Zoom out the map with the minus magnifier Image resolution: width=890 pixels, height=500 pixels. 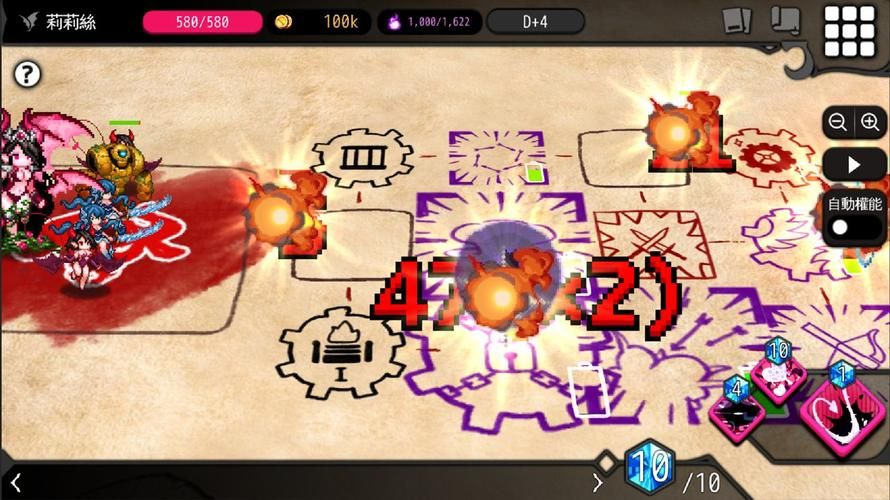tap(839, 122)
